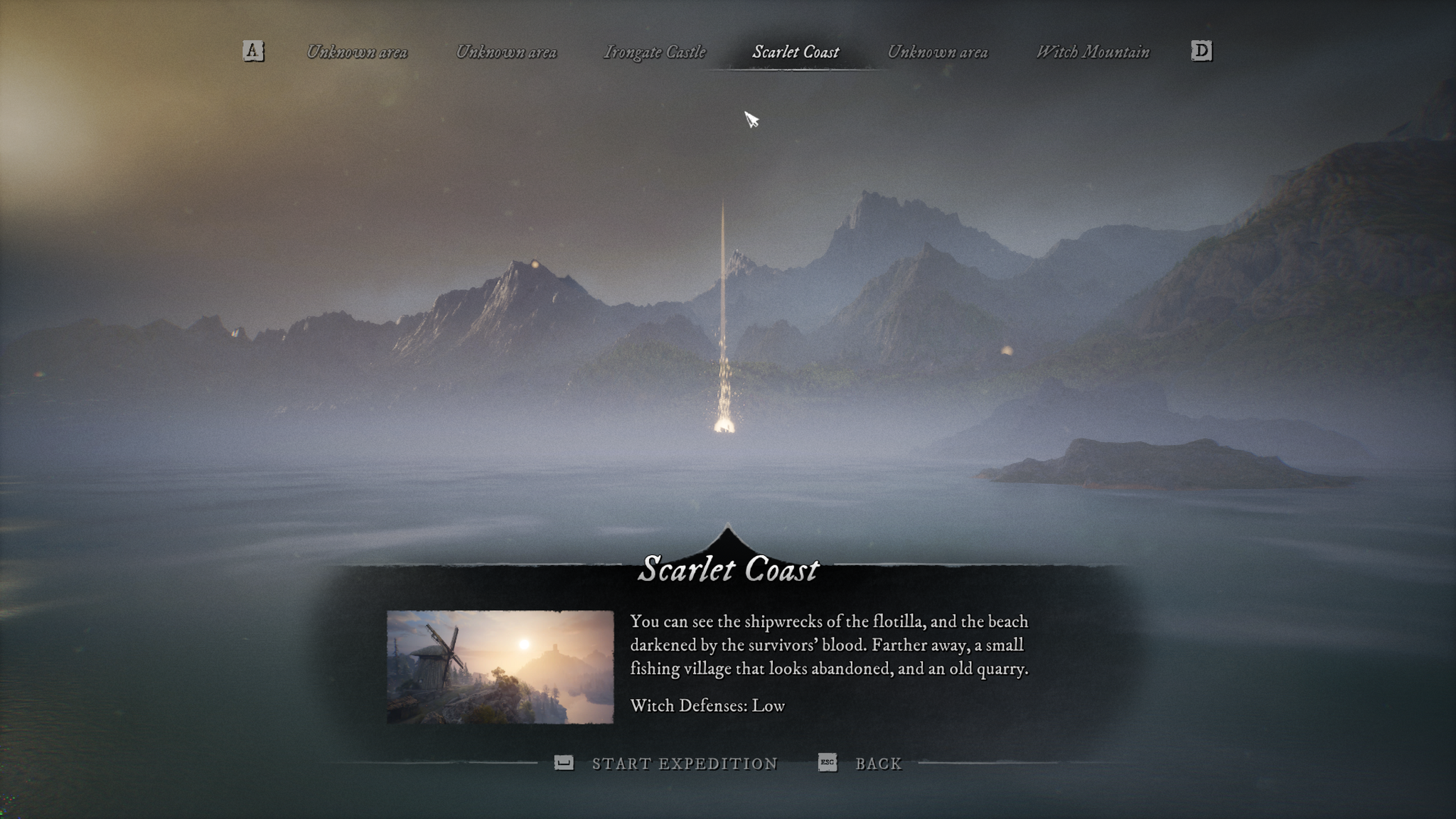This screenshot has width=1456, height=819.
Task: Select the Scarlet Coast tab
Action: [x=796, y=52]
